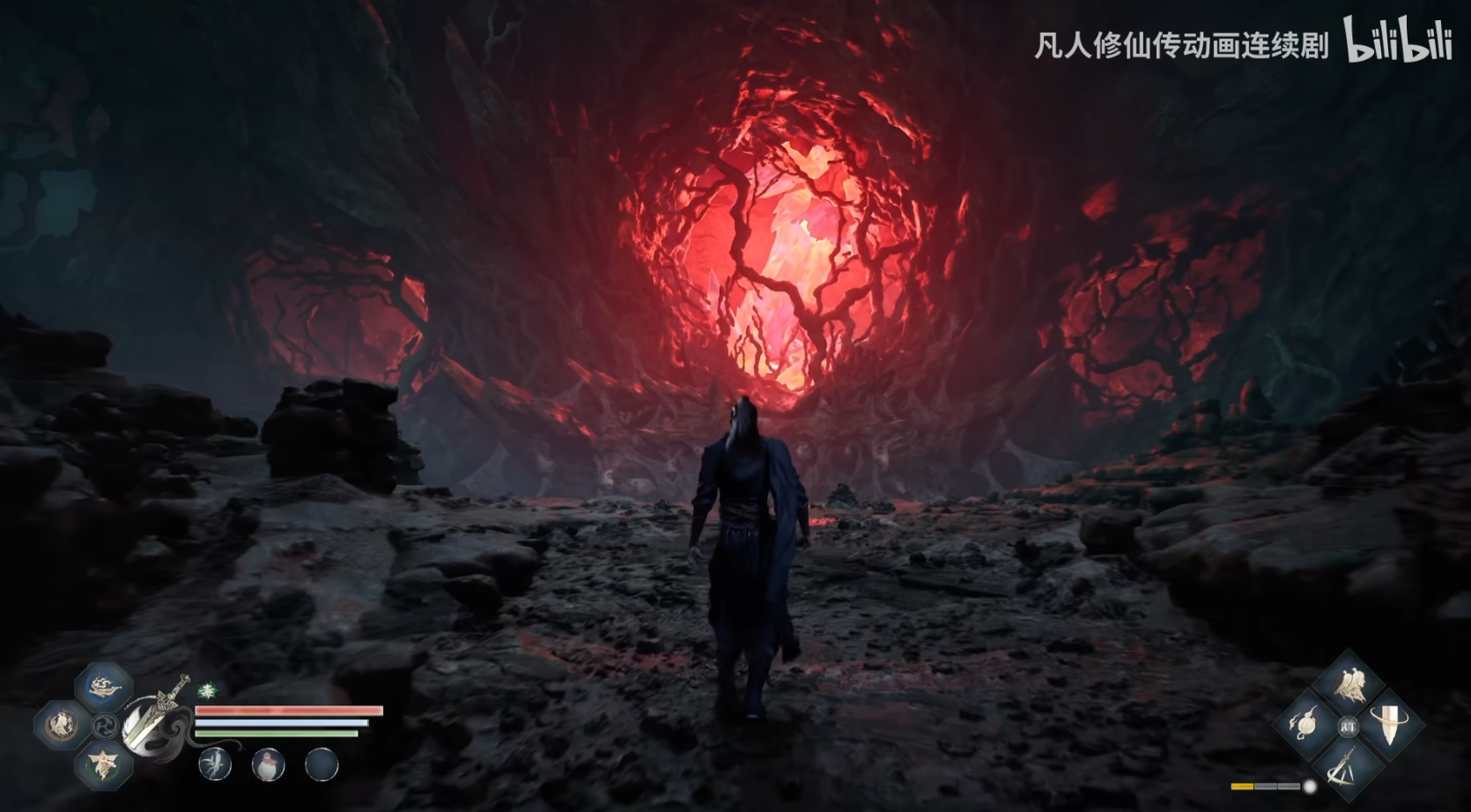Trigger the flaming gourd ability diamond
The height and width of the screenshot is (812, 1471).
[1306, 726]
